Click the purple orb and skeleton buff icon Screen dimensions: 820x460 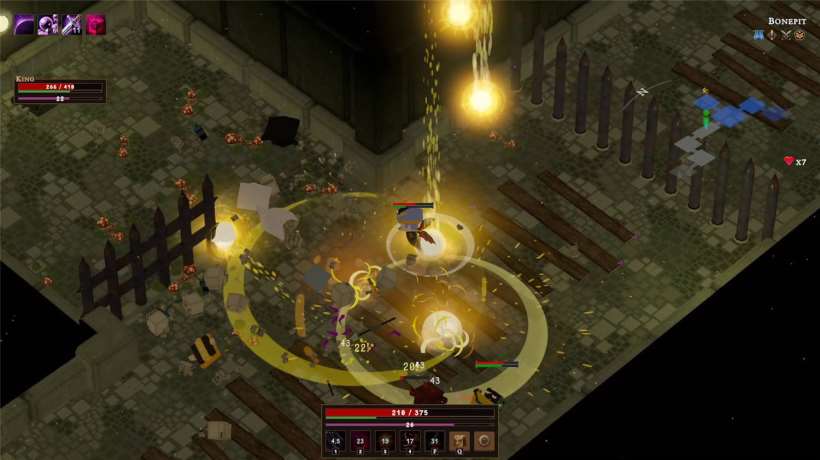47,24
